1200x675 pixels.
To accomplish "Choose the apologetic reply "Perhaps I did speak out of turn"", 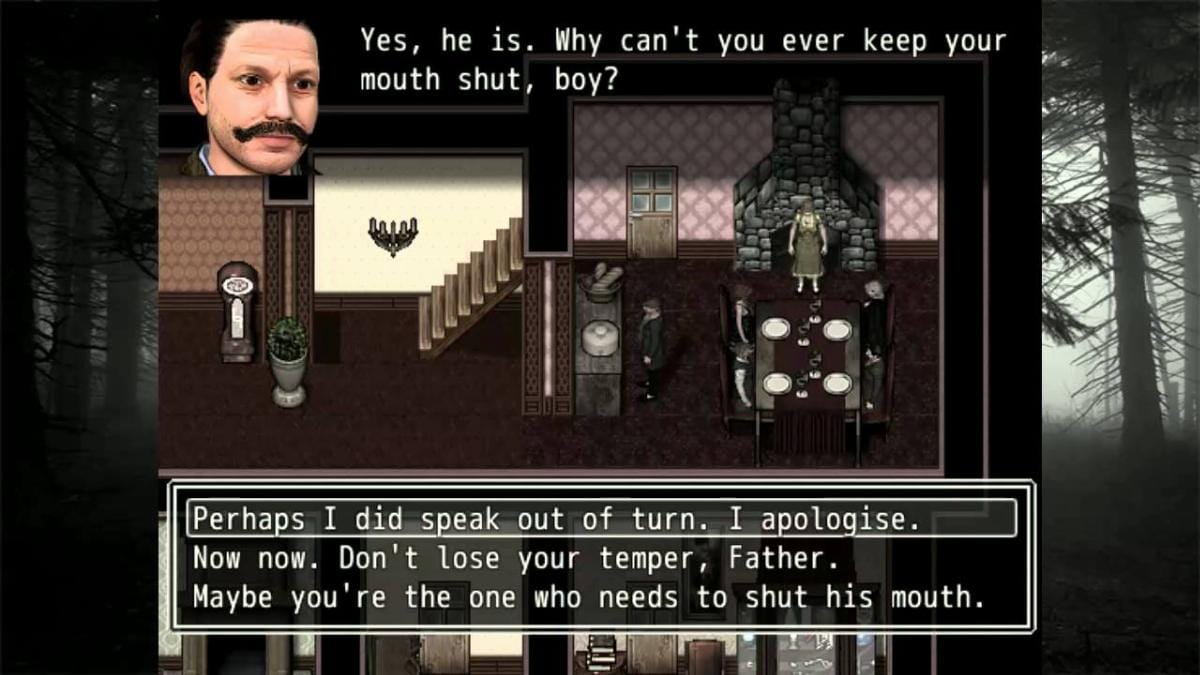I will pos(555,519).
